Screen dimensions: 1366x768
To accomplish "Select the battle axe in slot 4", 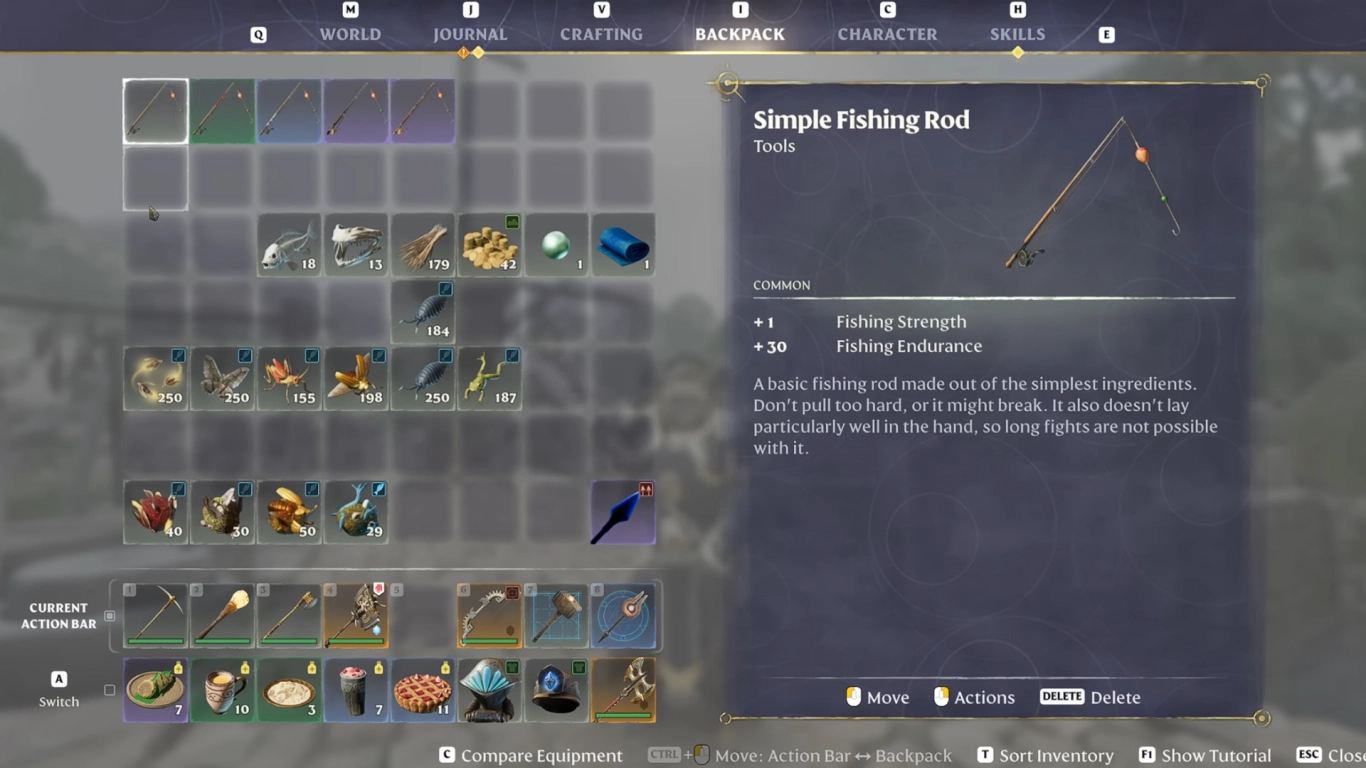I will [x=356, y=613].
